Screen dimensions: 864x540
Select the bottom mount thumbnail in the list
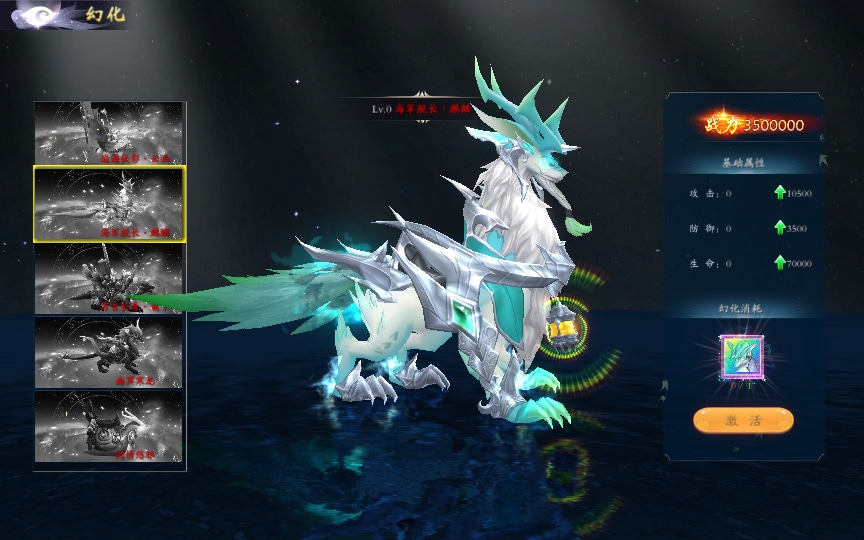click(x=110, y=426)
